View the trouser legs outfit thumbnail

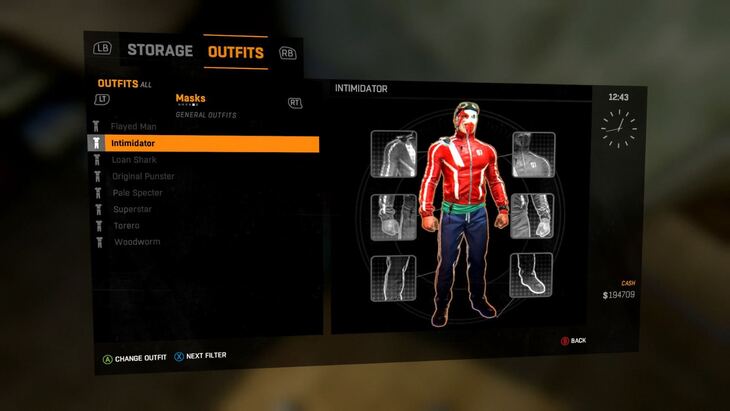point(393,278)
